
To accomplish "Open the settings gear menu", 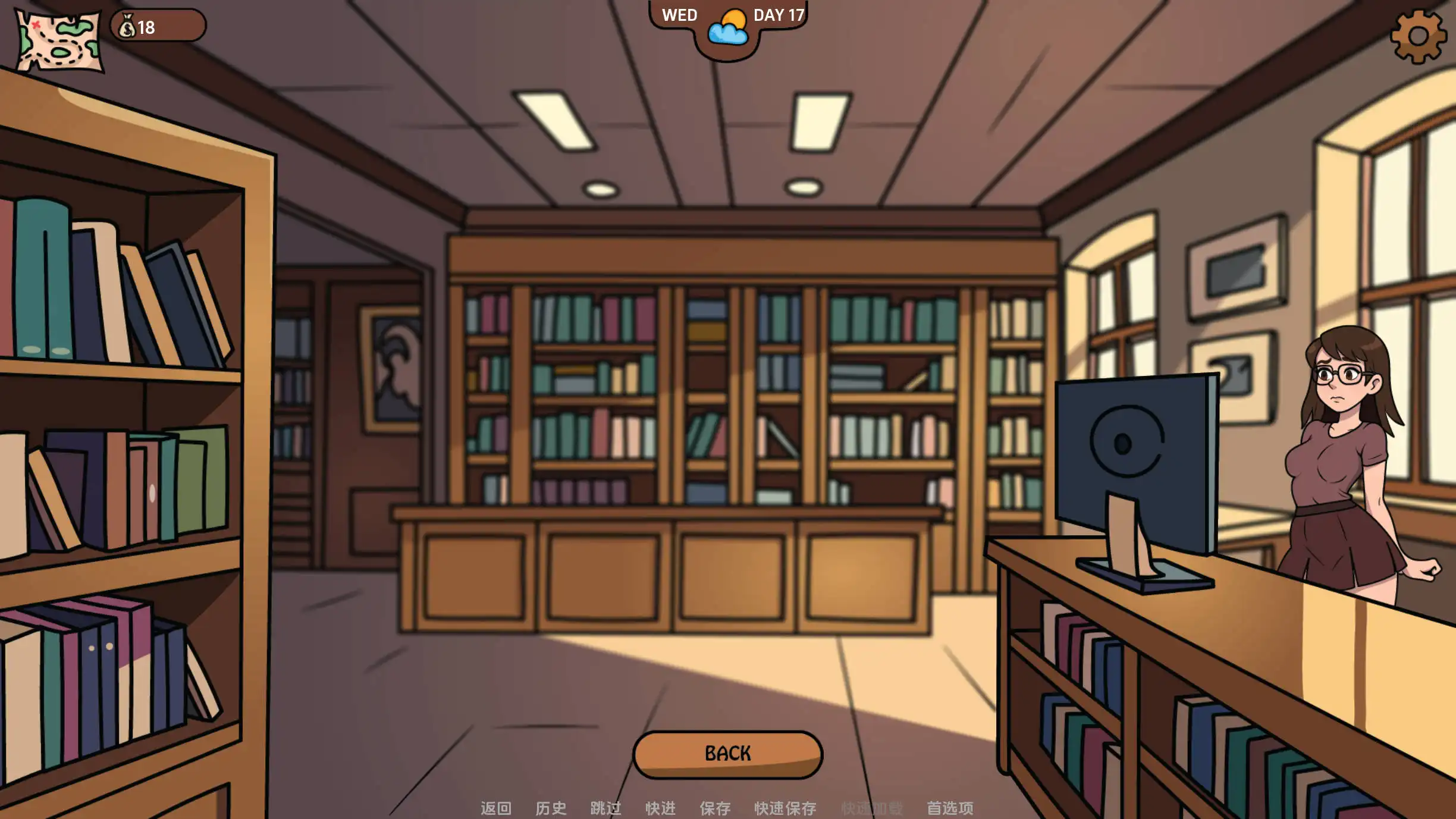I will click(1417, 37).
